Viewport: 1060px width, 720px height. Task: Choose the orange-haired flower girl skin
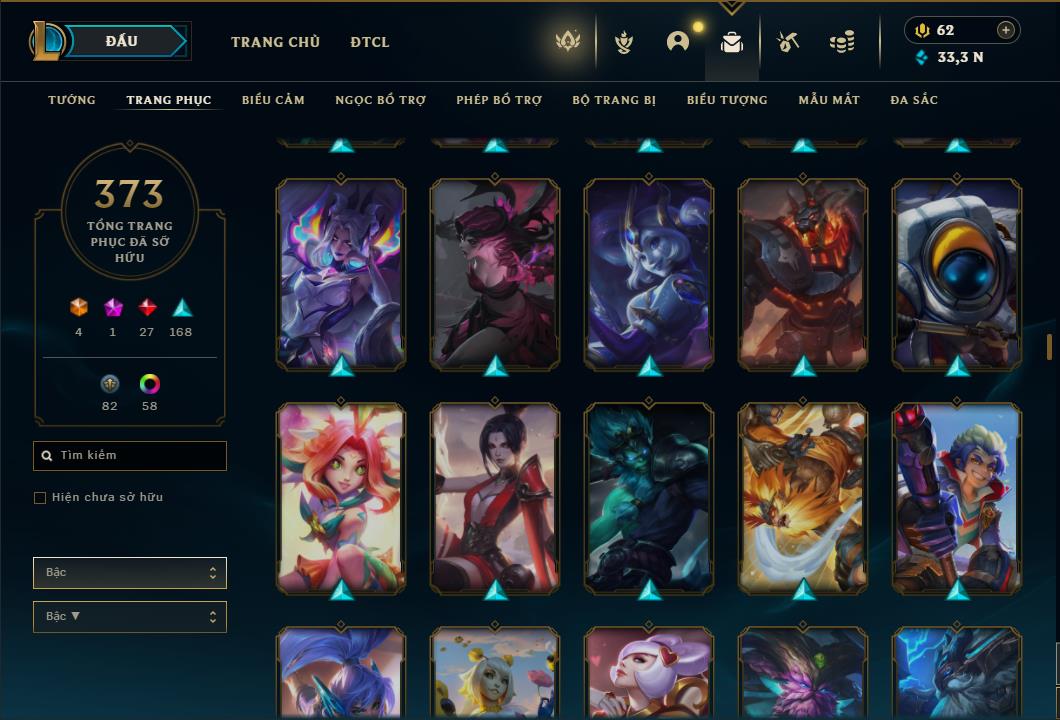(341, 495)
